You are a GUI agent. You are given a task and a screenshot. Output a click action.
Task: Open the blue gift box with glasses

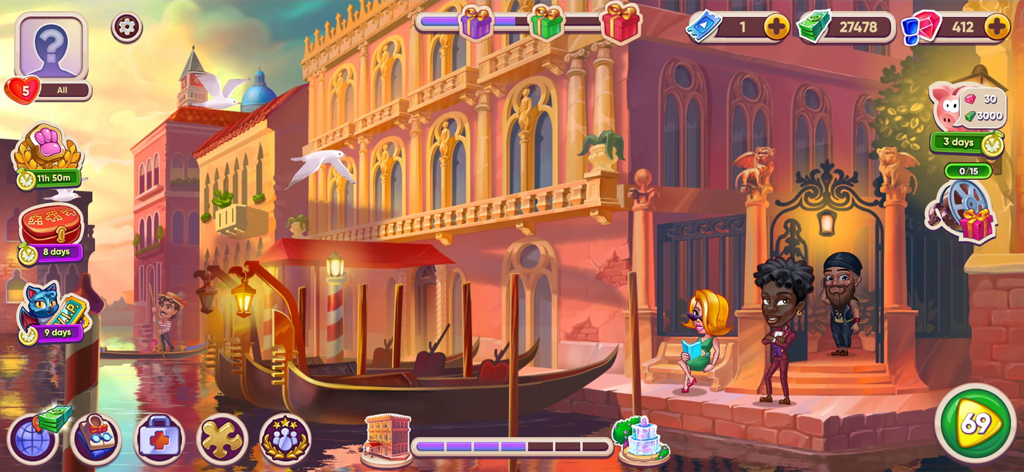coord(96,438)
